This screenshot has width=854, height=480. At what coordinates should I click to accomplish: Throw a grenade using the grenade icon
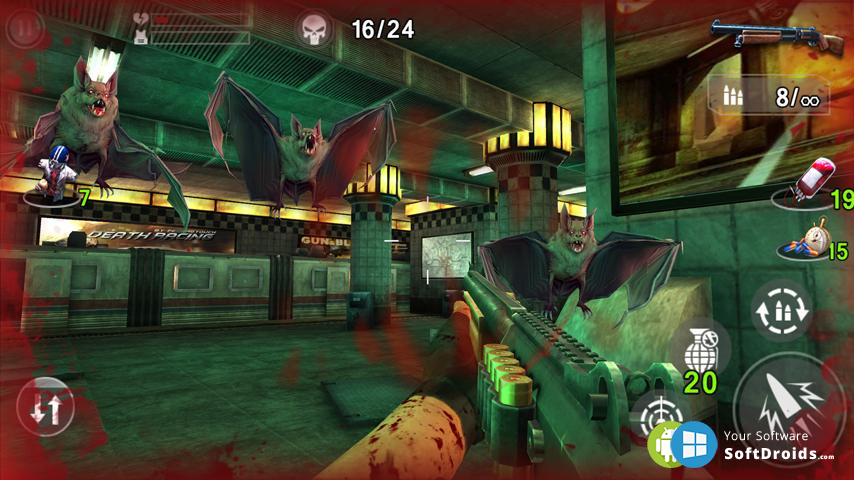tap(700, 350)
